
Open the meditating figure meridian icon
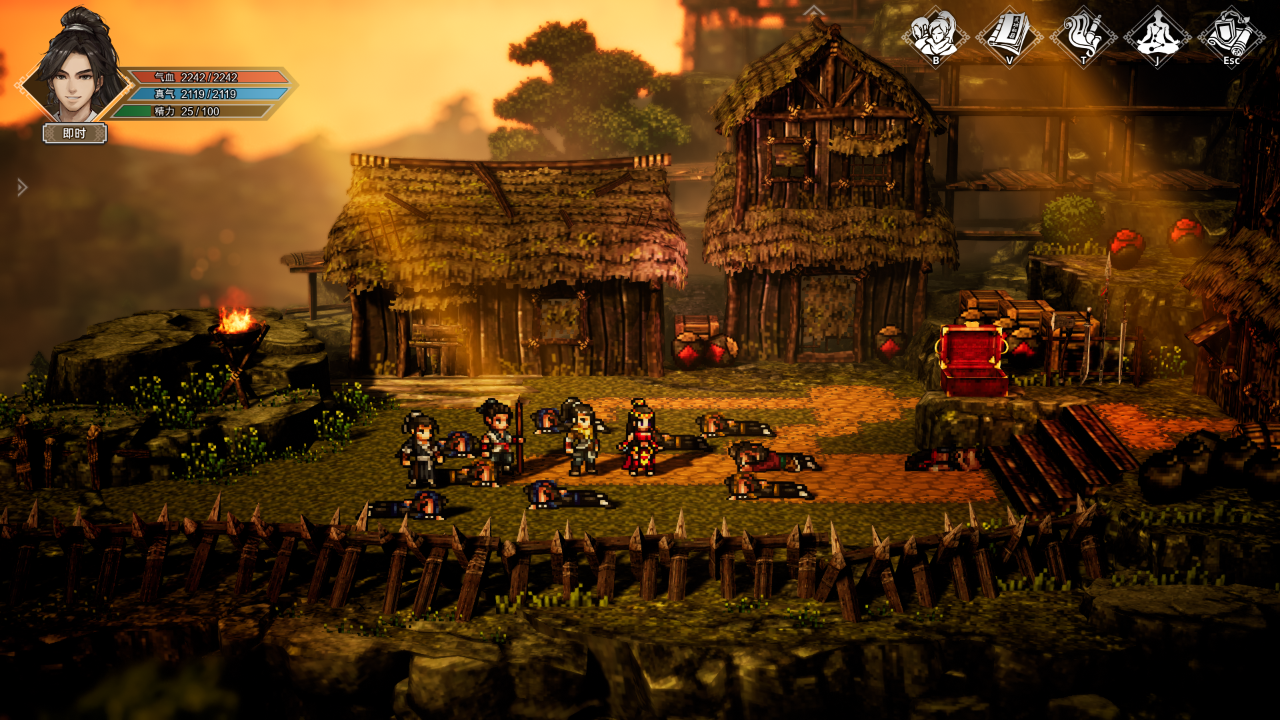tap(1157, 36)
